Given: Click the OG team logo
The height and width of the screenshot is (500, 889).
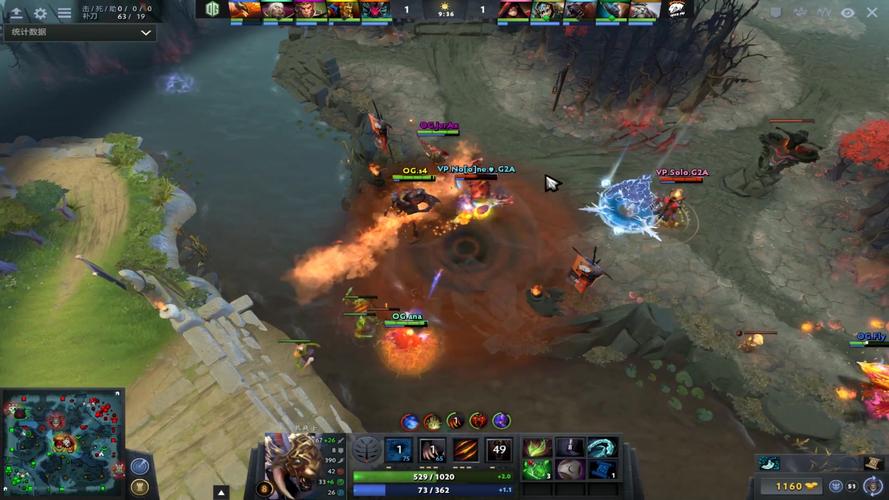Looking at the screenshot, I should coord(212,9).
